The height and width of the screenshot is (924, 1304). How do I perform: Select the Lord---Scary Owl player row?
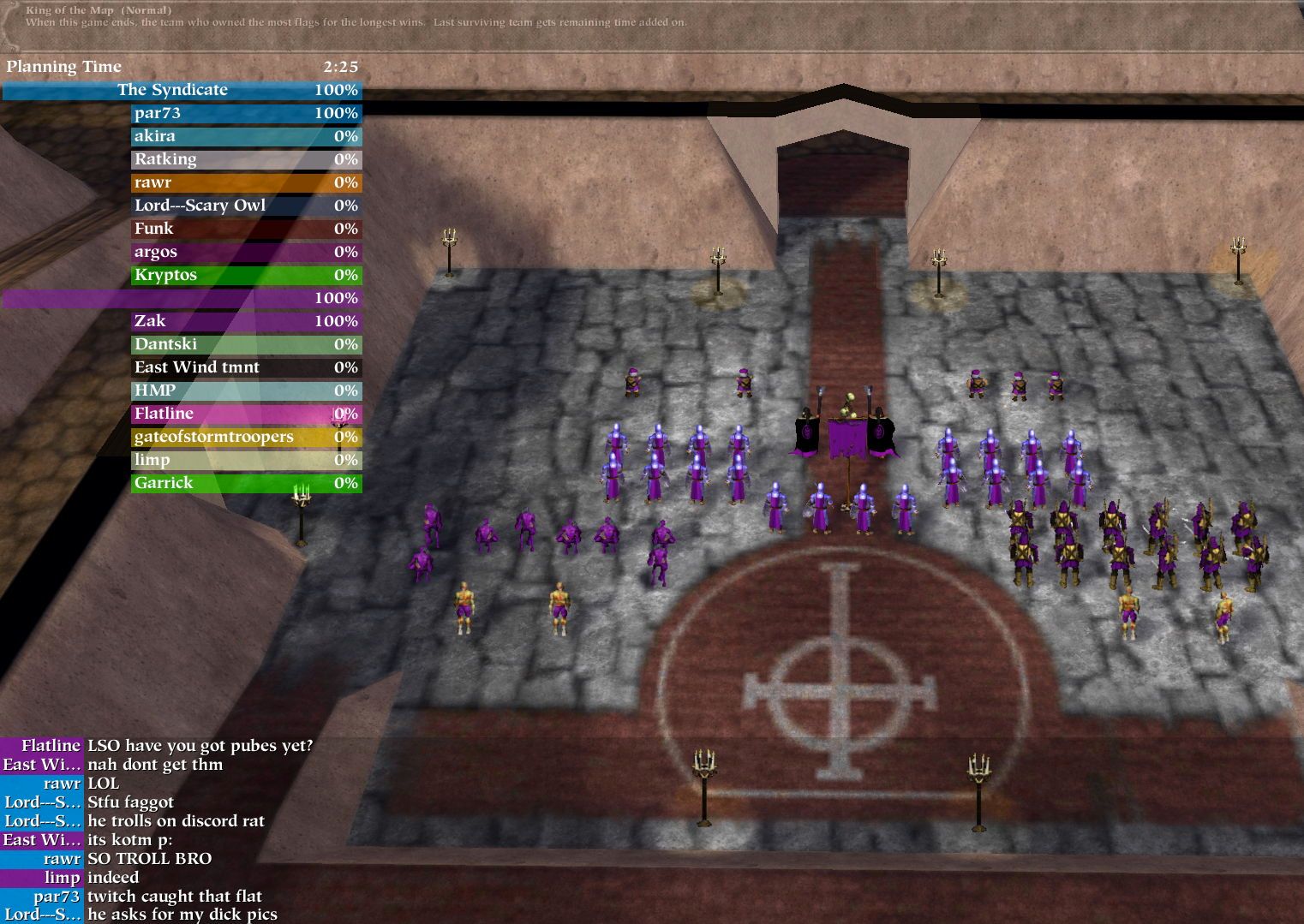click(246, 206)
